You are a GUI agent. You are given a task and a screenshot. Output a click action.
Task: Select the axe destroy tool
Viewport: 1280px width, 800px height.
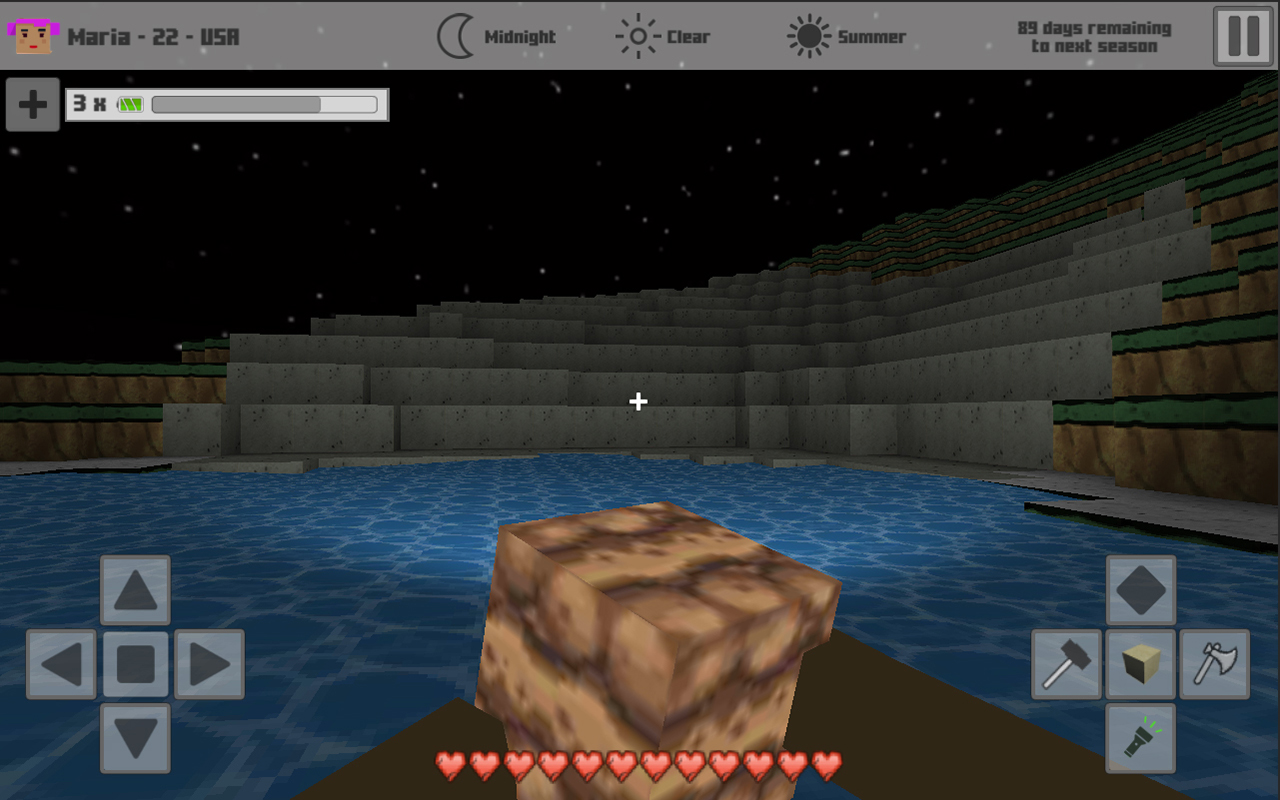point(1216,664)
